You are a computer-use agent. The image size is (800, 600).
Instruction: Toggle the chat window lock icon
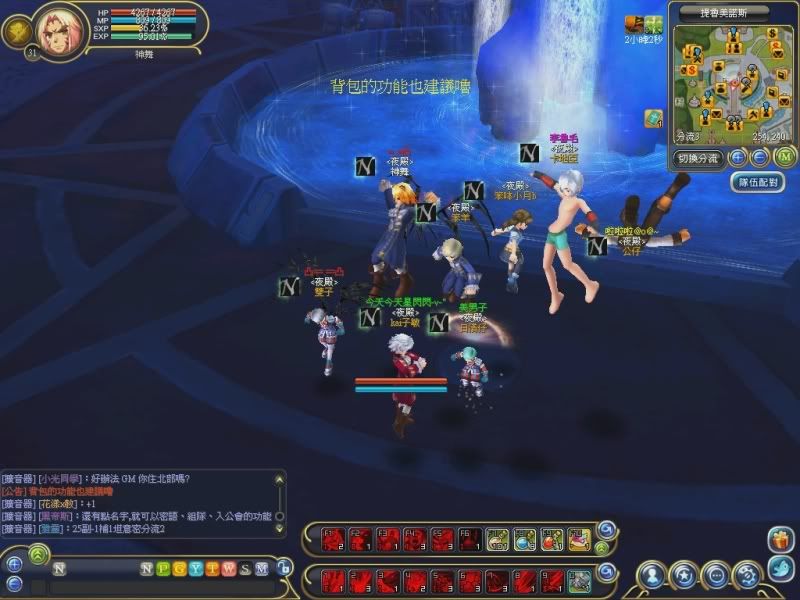[285, 567]
